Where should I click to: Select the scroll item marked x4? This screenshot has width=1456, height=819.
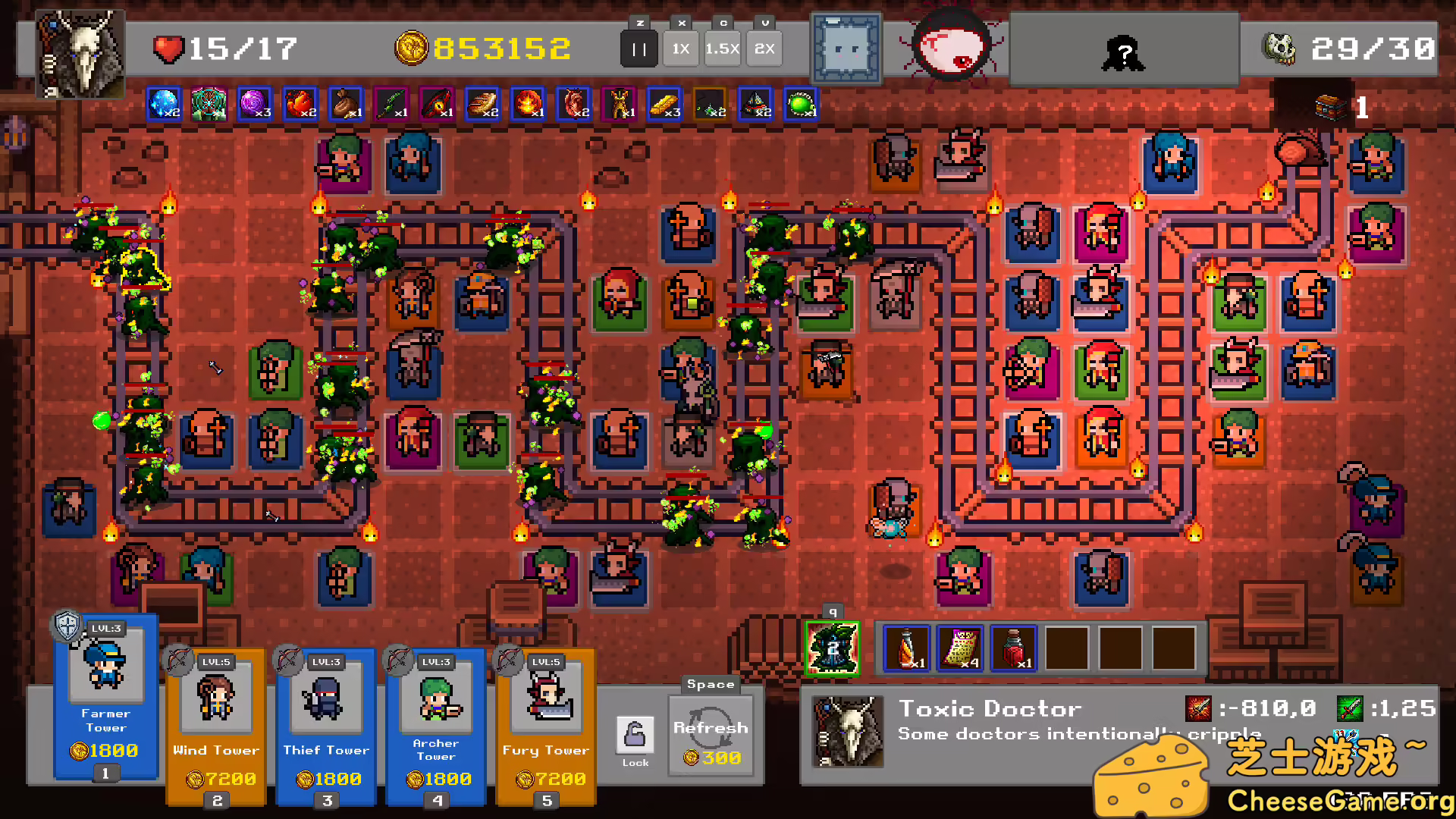[x=959, y=647]
